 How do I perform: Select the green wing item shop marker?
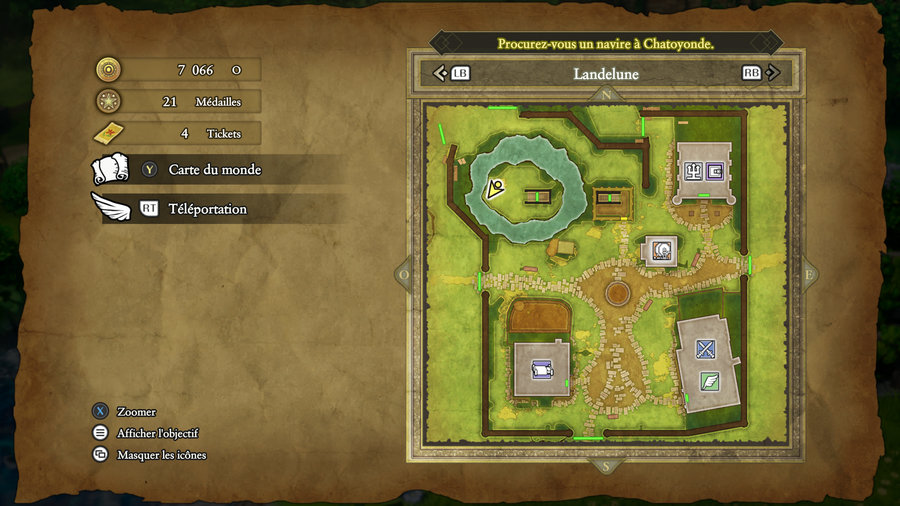709,380
